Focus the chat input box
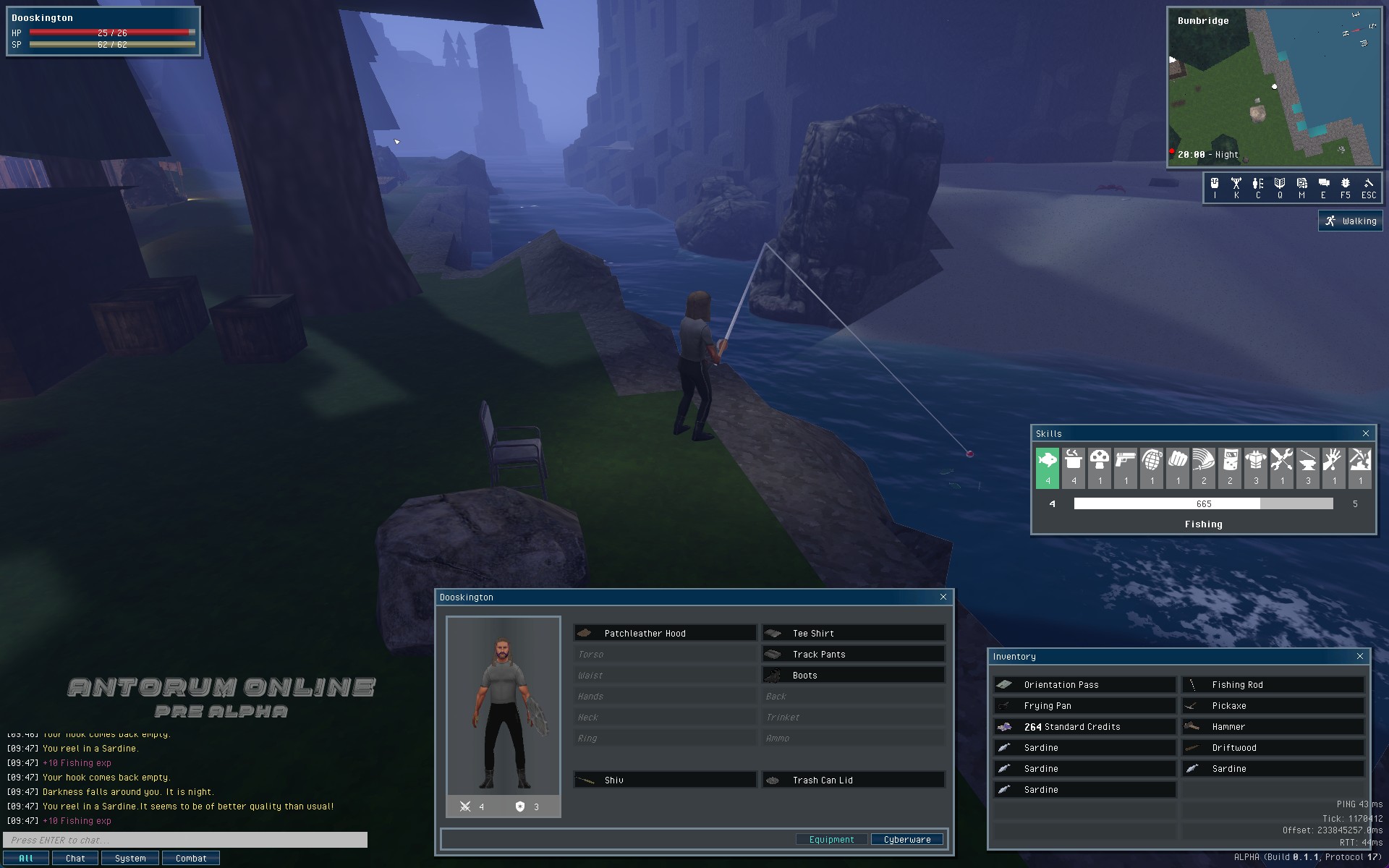 [185, 840]
